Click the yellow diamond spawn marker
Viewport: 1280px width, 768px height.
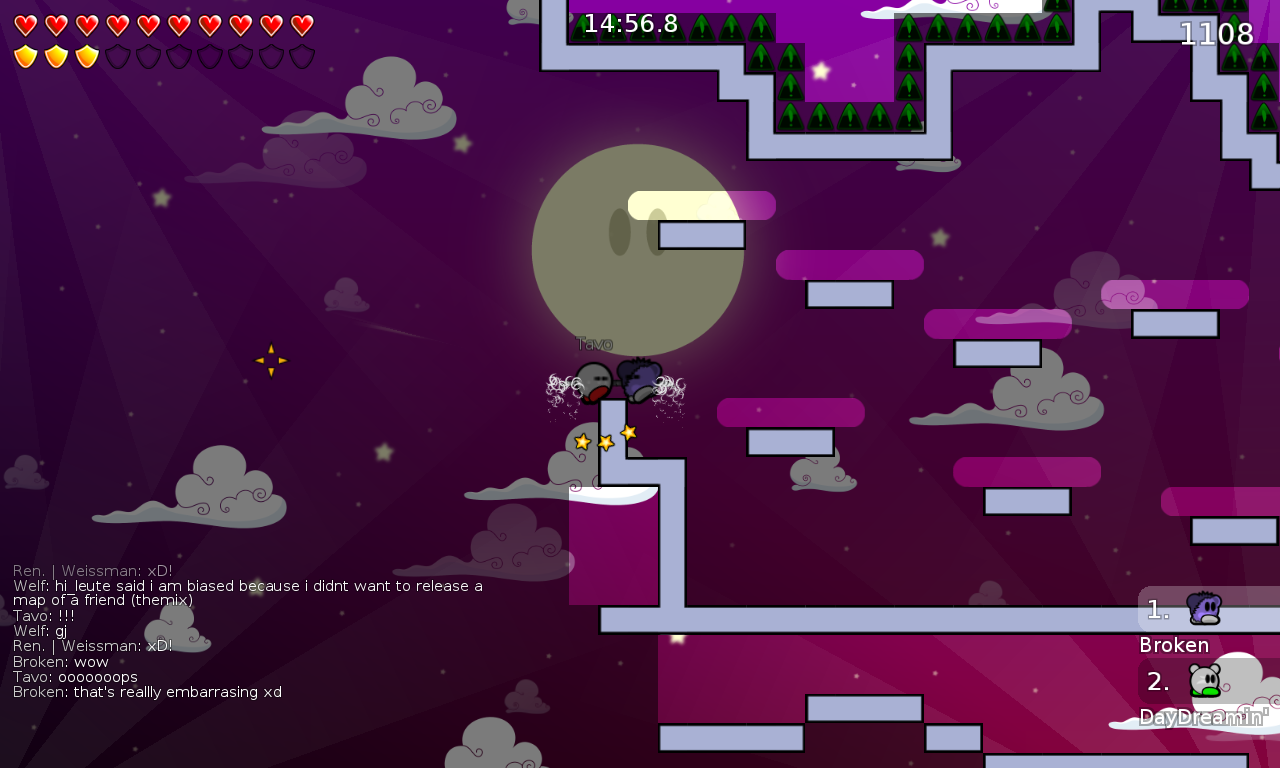tap(270, 360)
